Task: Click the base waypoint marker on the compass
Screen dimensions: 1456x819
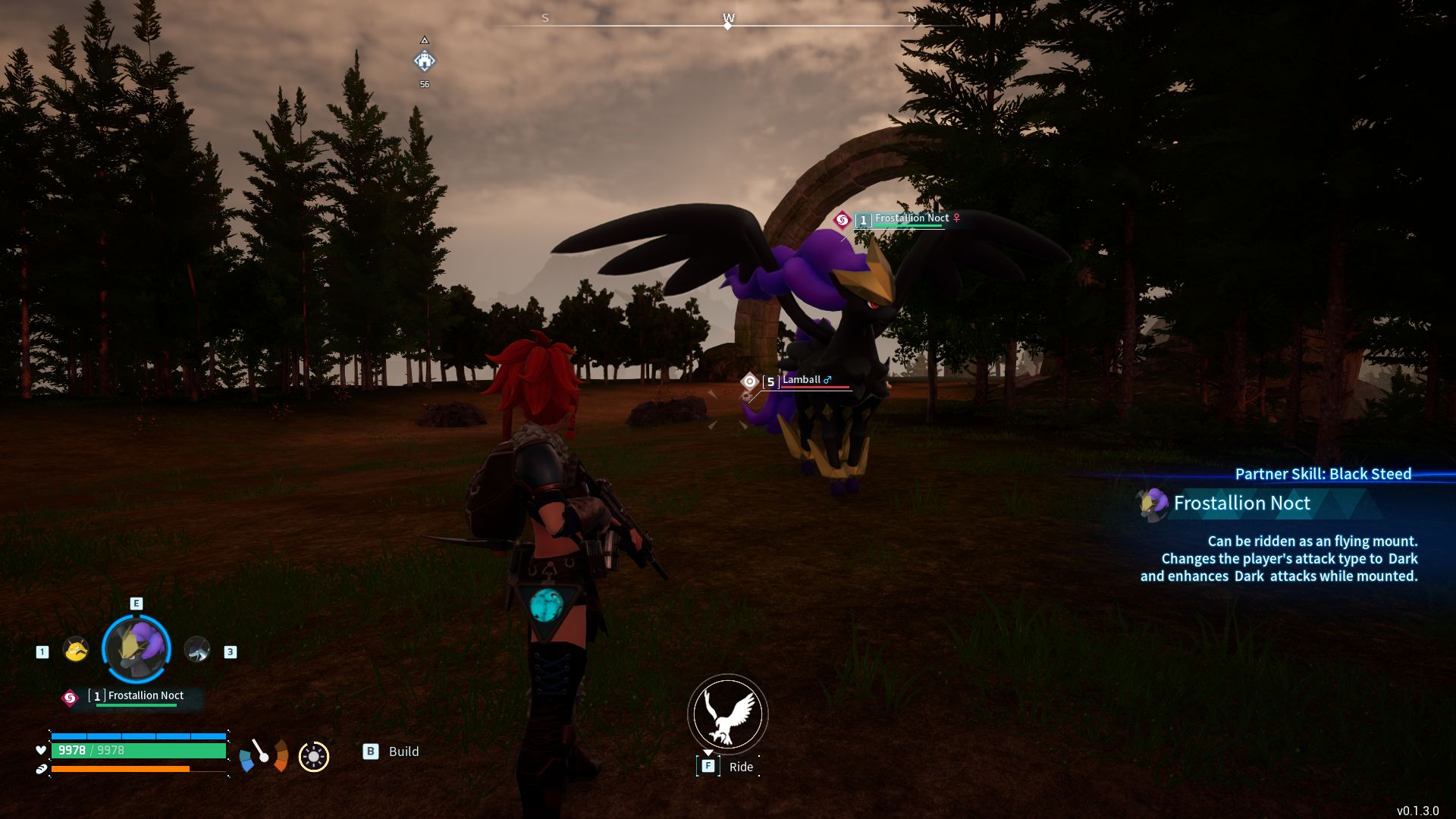Action: (425, 61)
